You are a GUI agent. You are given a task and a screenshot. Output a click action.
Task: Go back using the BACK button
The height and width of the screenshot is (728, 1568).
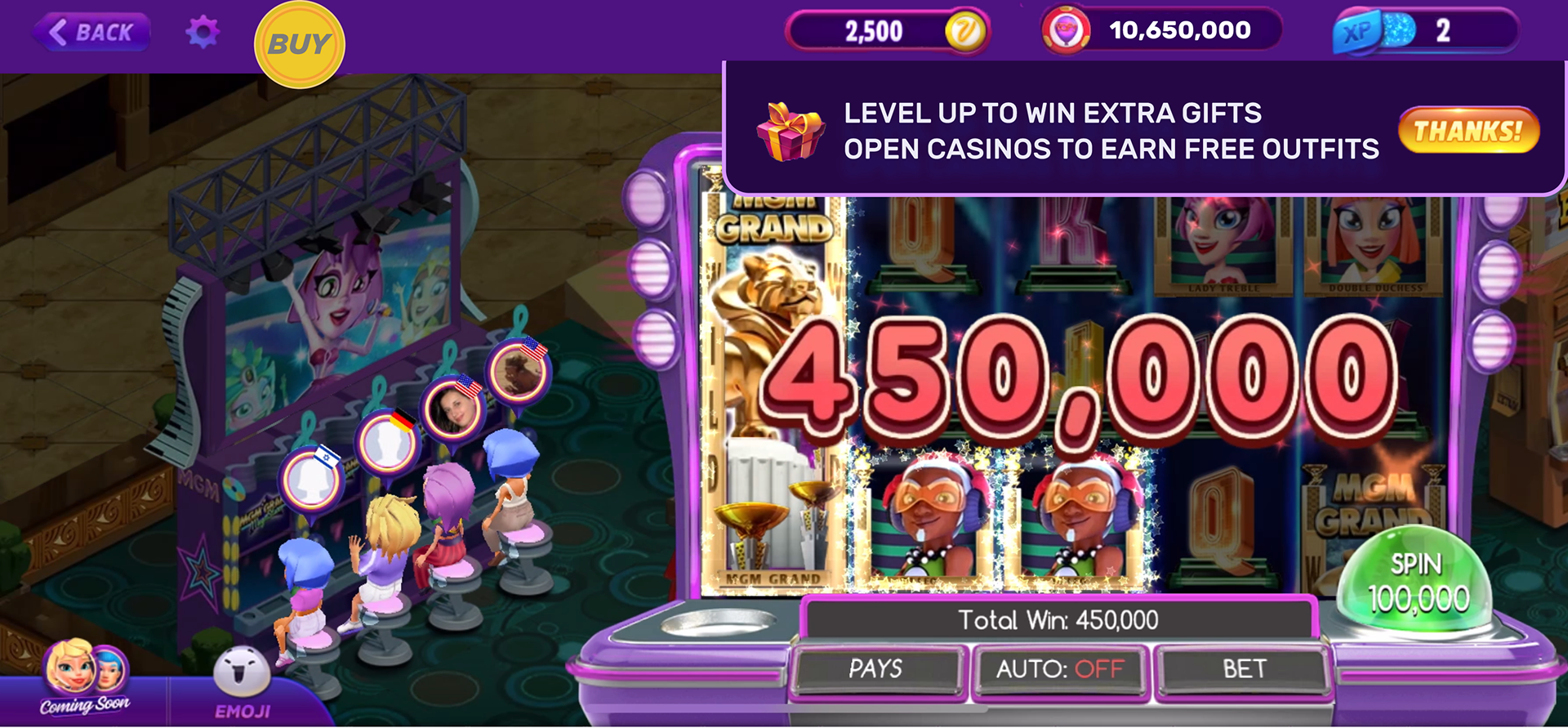click(x=91, y=33)
